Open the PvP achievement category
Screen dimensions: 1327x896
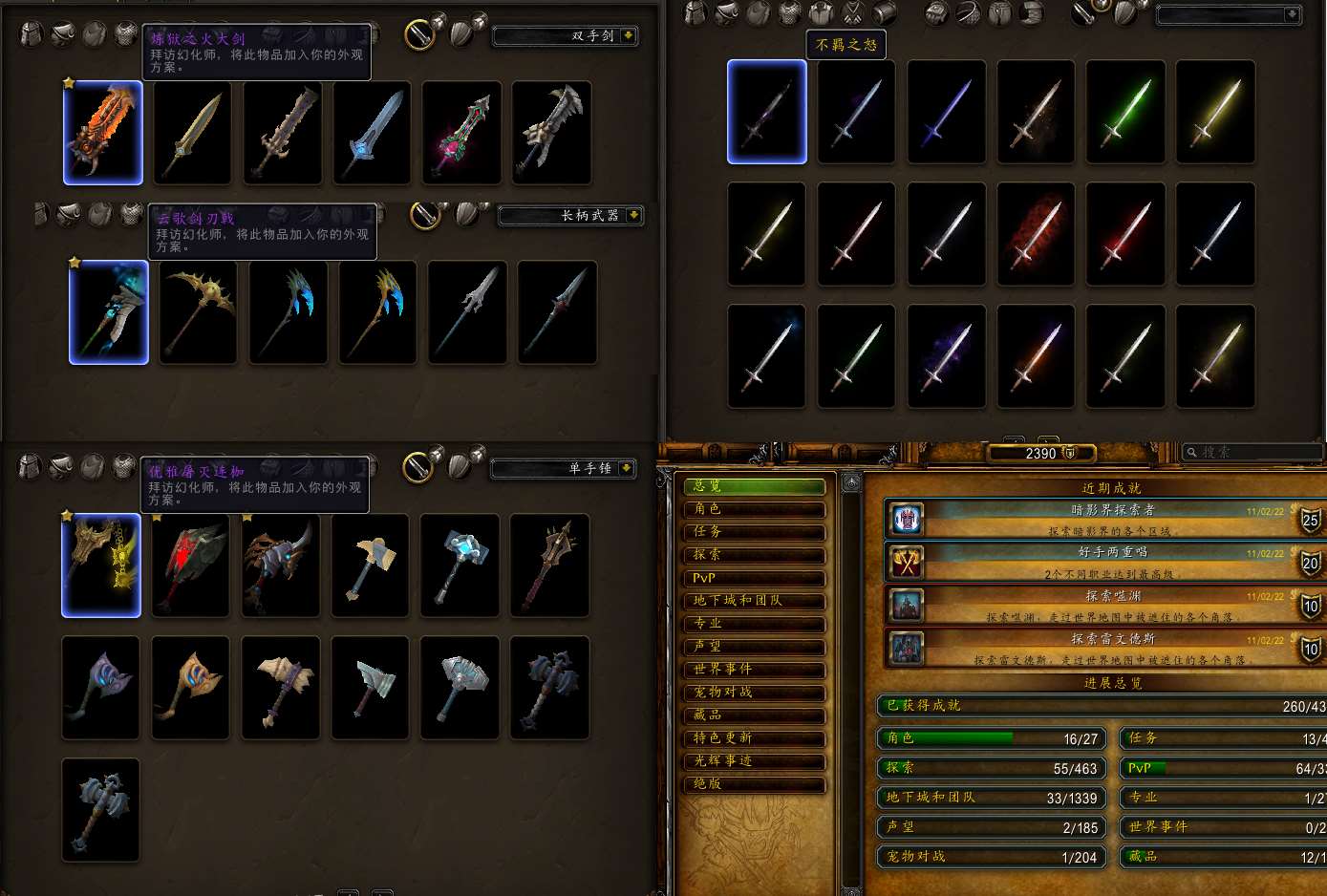[754, 578]
